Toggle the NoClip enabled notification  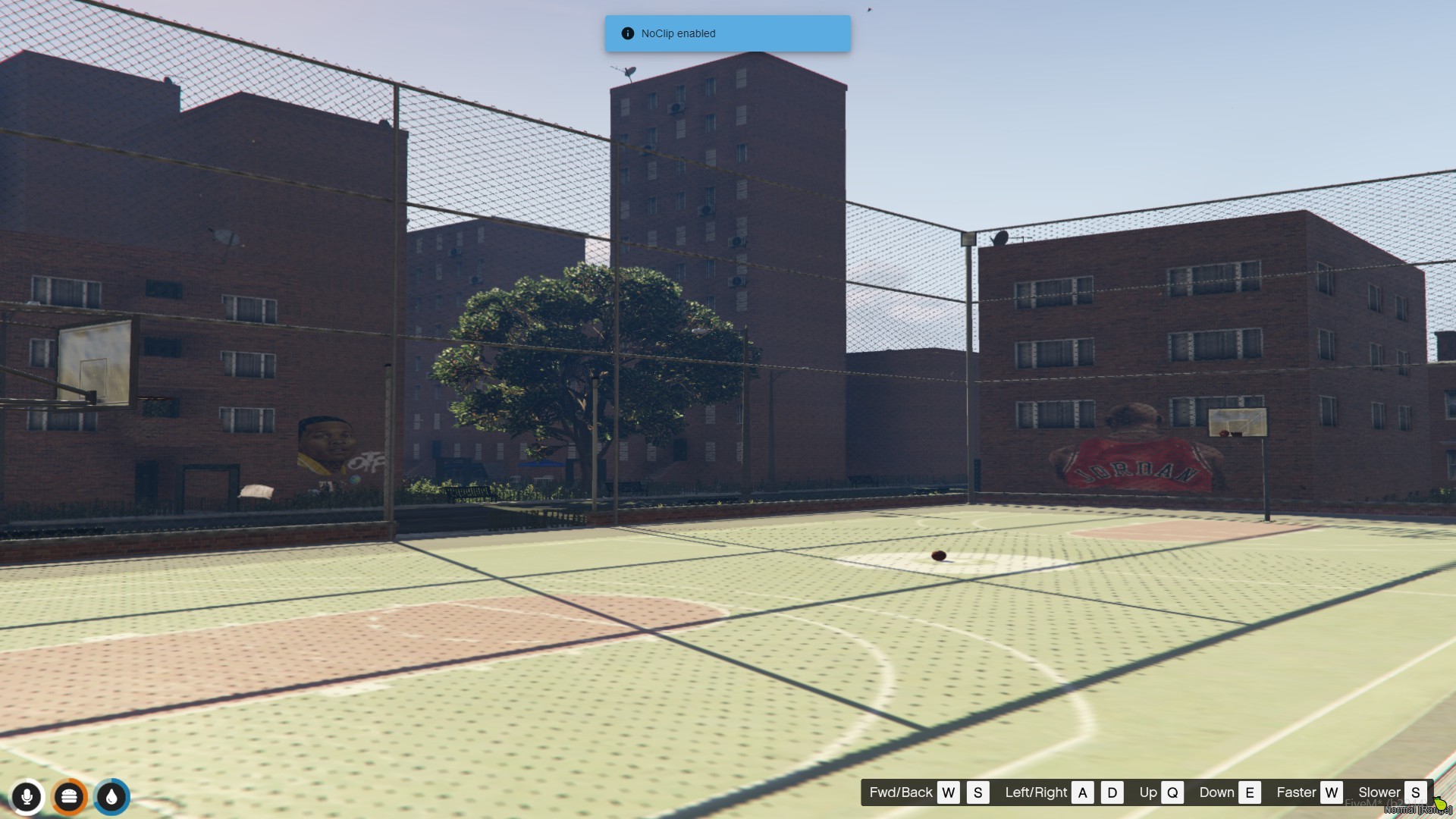tap(726, 33)
